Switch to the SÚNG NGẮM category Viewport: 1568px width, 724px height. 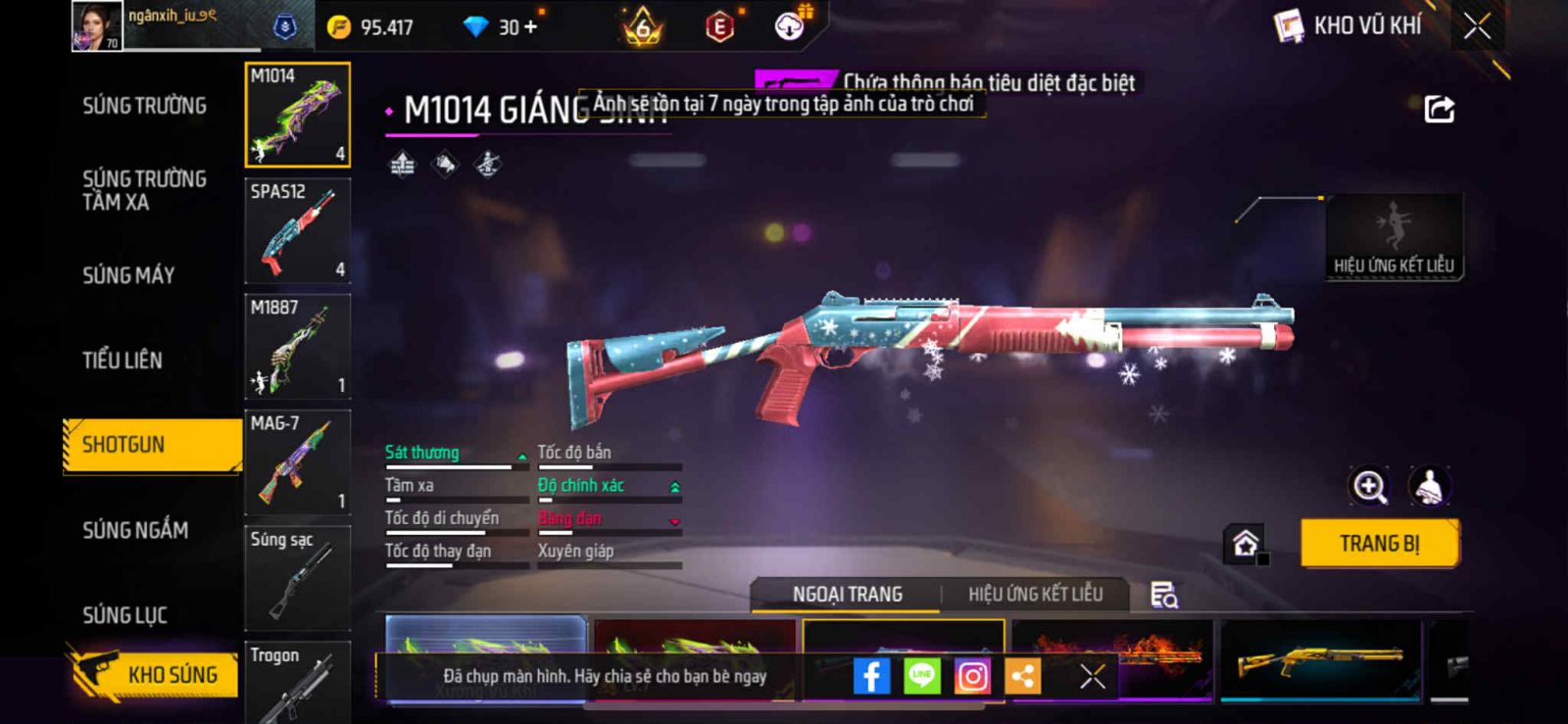[x=135, y=530]
